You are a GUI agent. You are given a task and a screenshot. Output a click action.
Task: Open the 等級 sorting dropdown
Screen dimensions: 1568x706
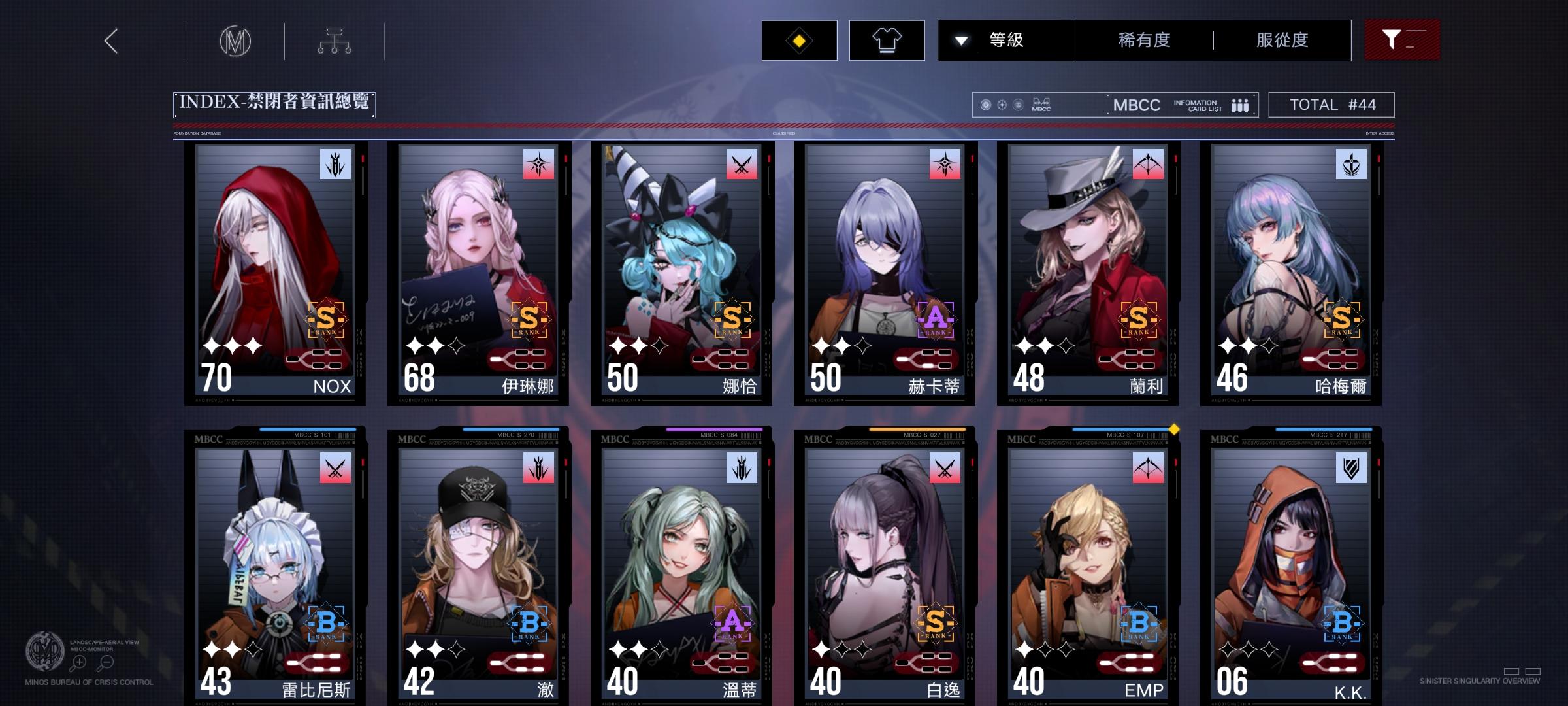[1007, 40]
